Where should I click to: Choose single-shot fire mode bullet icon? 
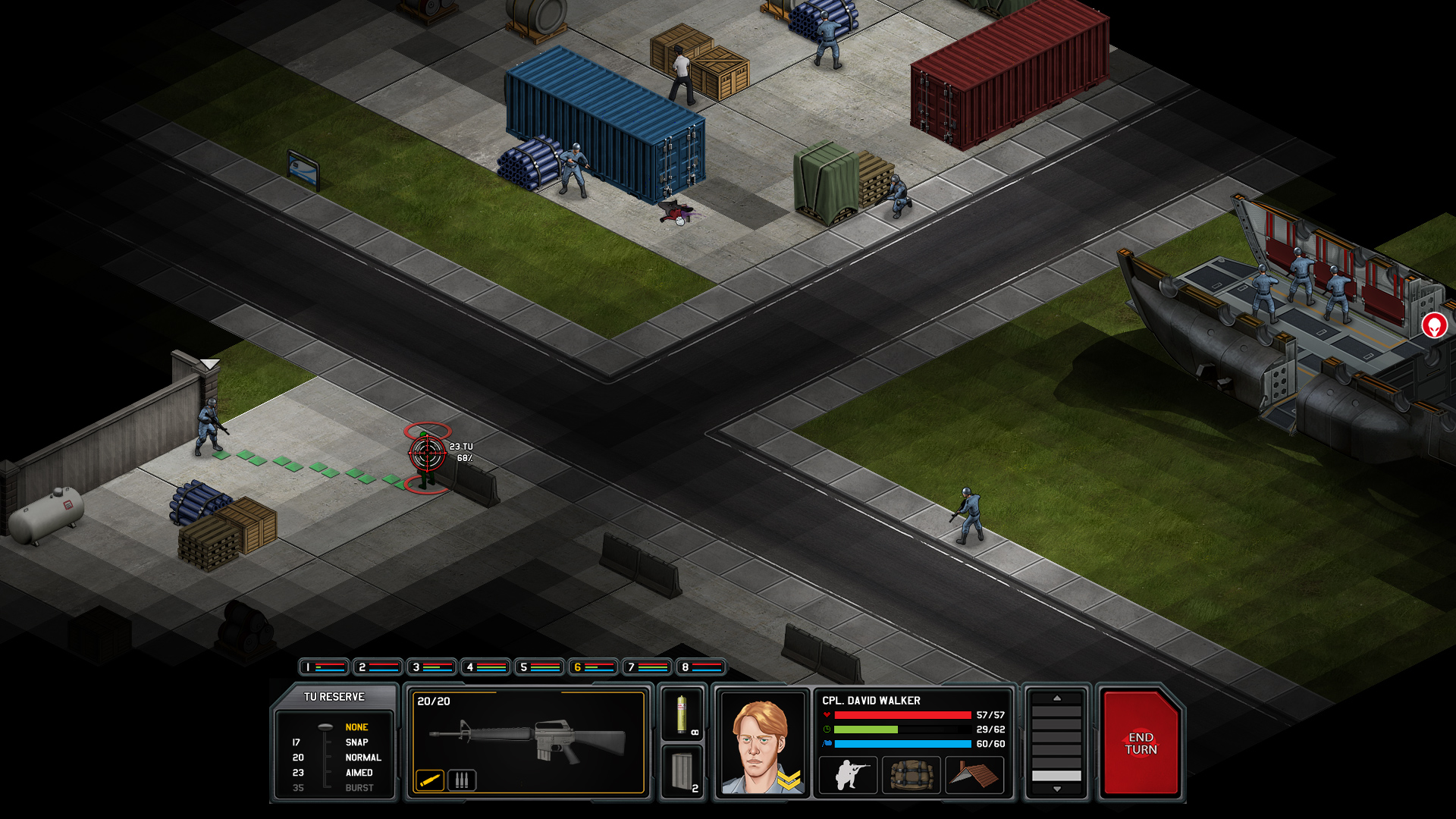point(429,780)
